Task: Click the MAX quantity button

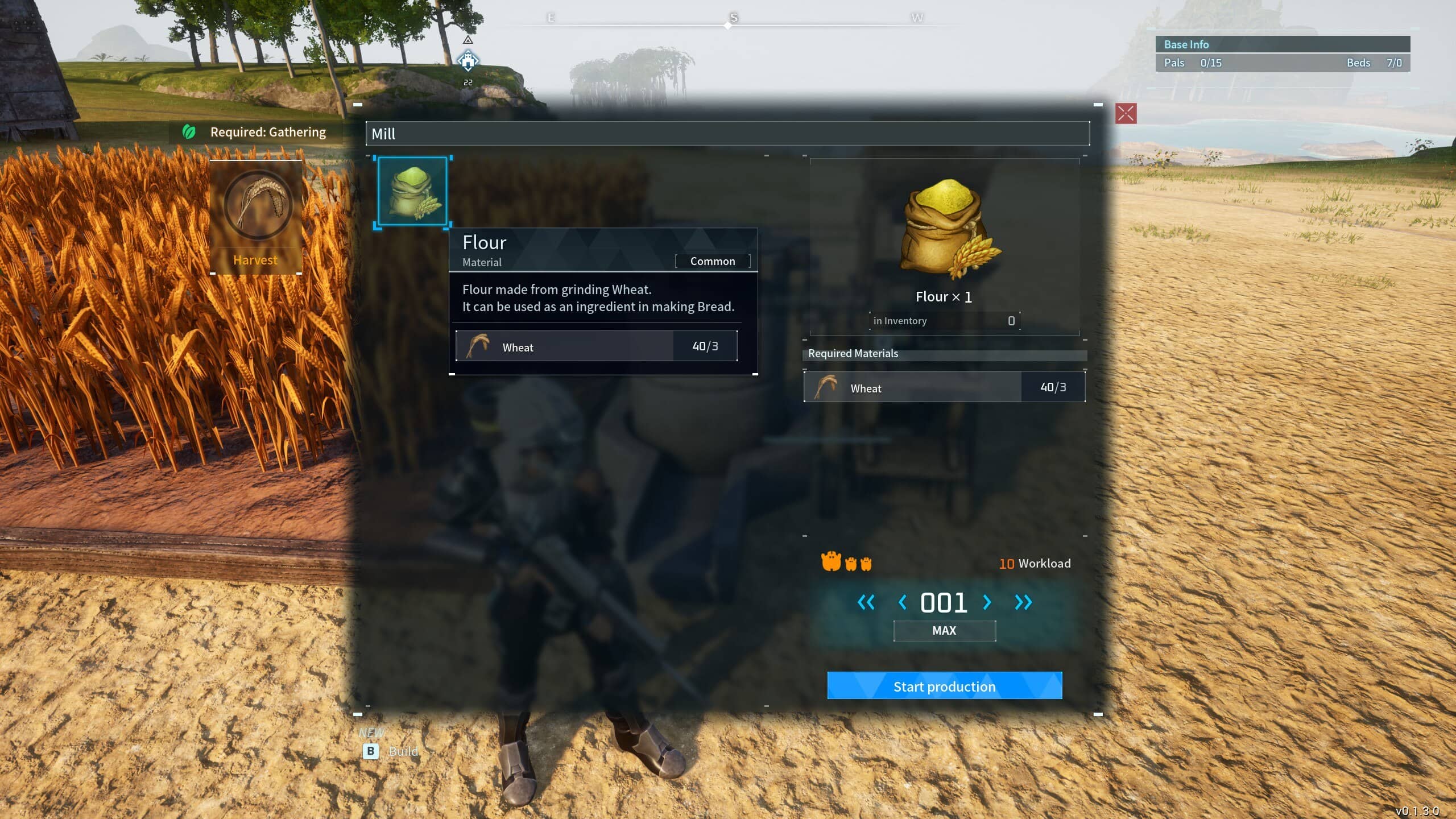Action: coord(944,630)
